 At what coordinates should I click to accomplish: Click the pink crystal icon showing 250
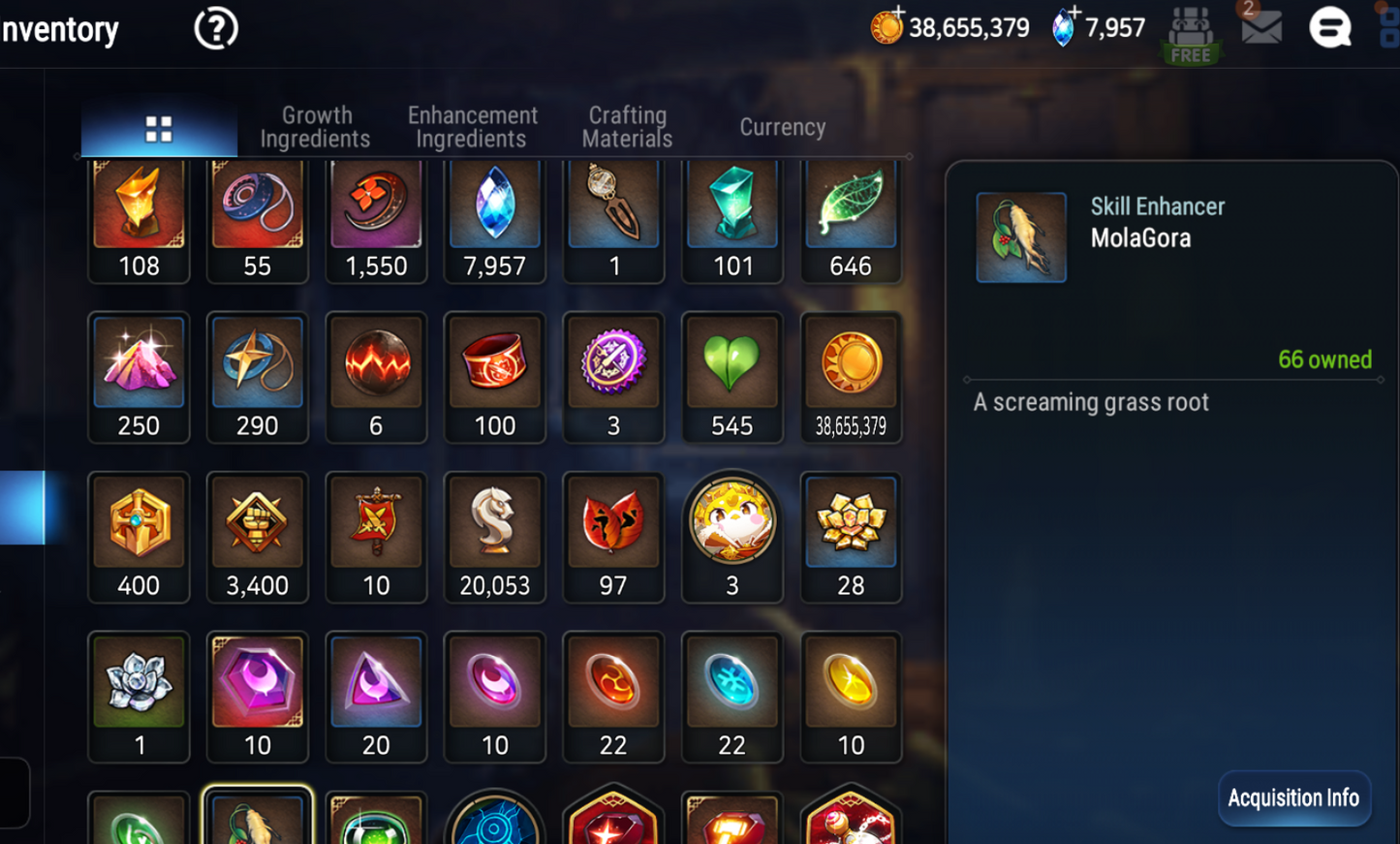point(139,363)
